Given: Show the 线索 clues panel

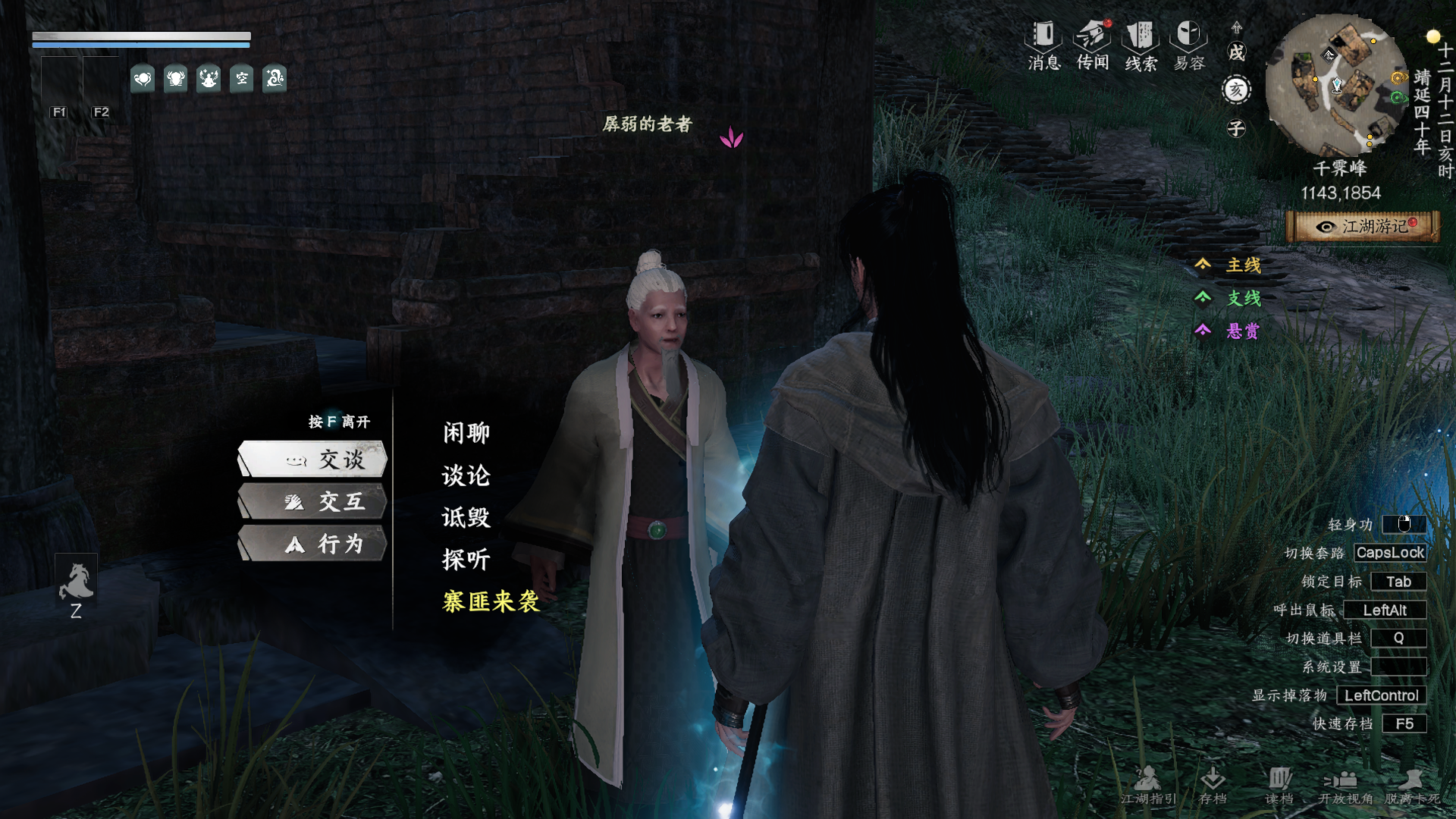Looking at the screenshot, I should pos(1141,45).
